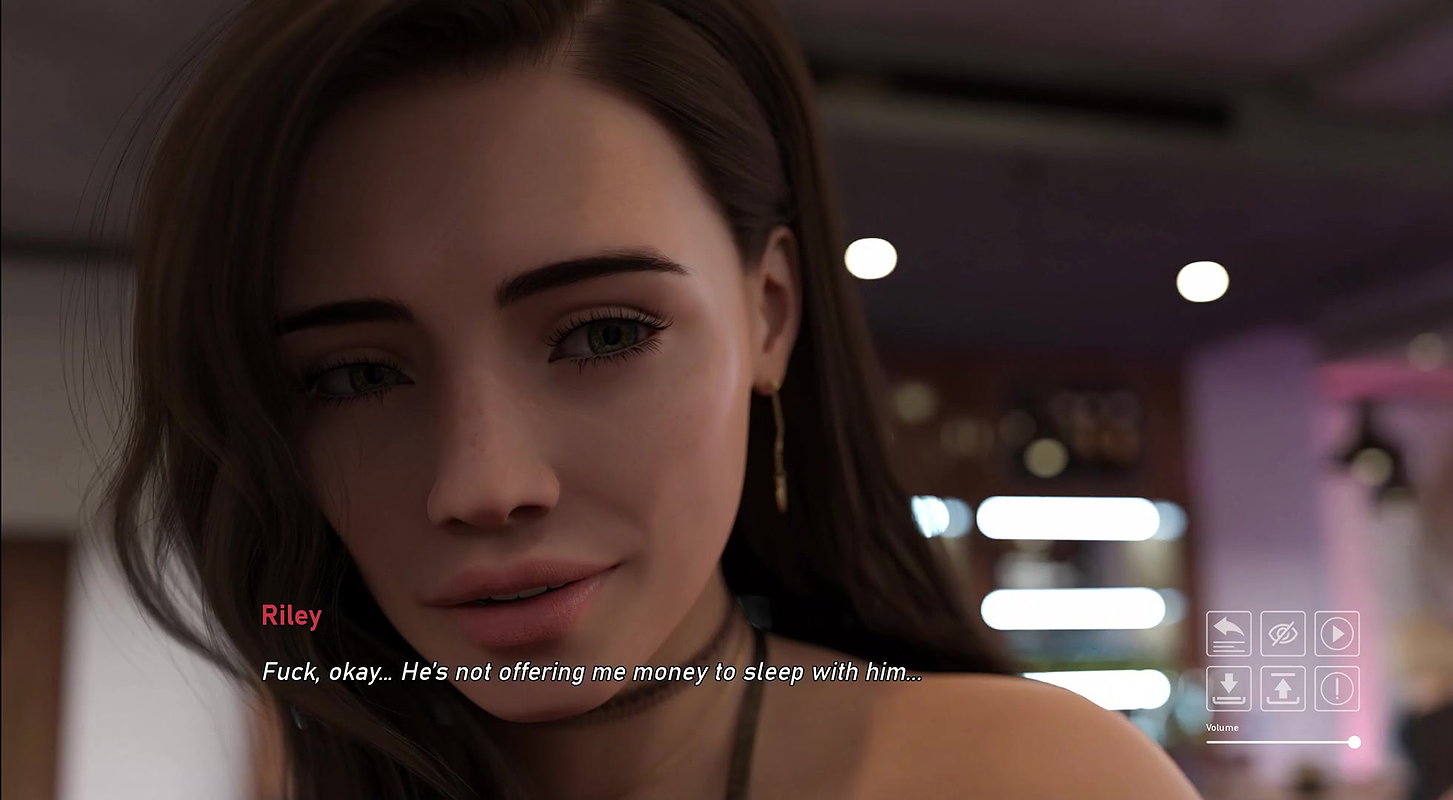
Task: Save the game with the download-arrow icon
Action: 1228,688
